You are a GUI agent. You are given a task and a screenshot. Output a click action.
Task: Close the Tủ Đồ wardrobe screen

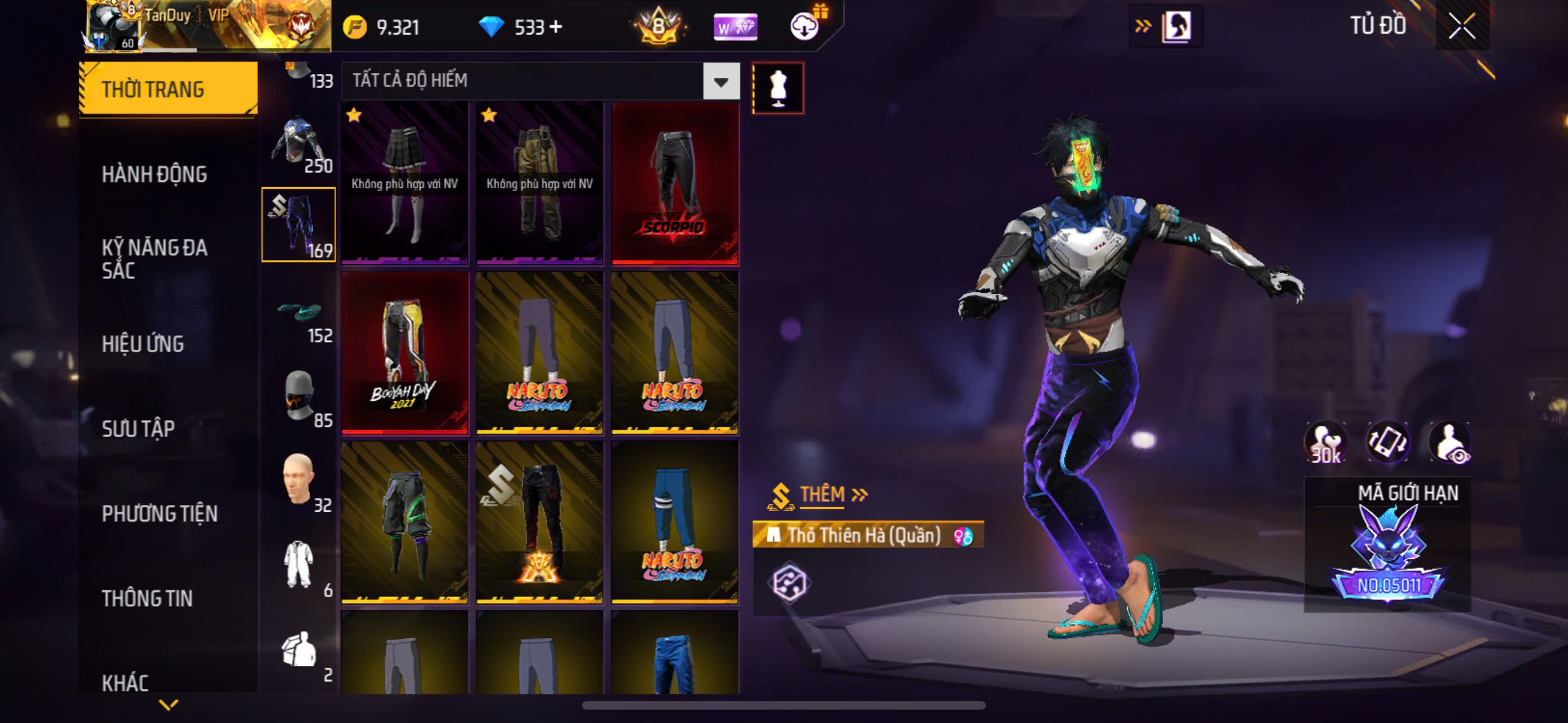1461,26
